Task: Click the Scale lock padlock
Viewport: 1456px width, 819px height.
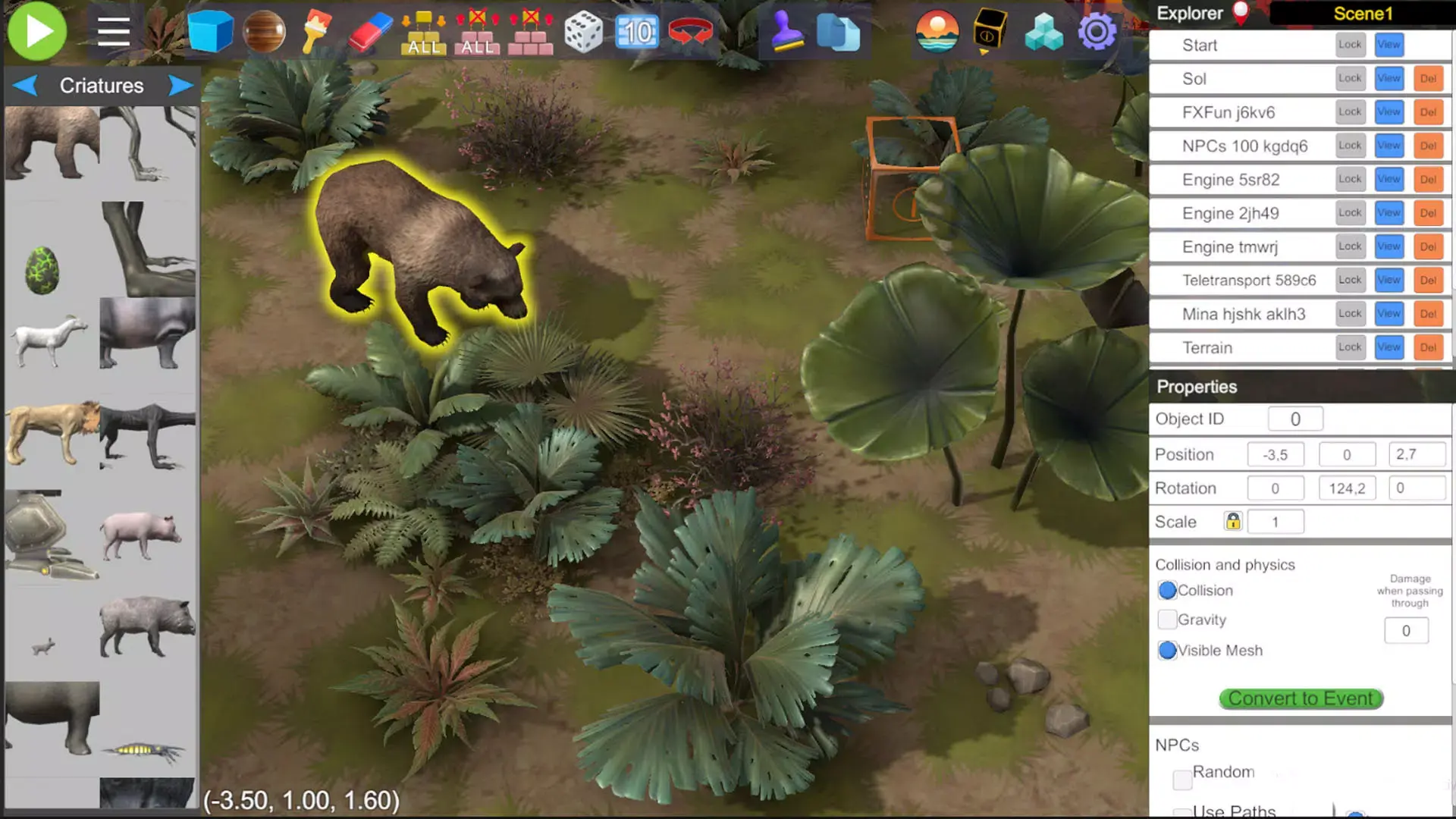Action: coord(1233,522)
